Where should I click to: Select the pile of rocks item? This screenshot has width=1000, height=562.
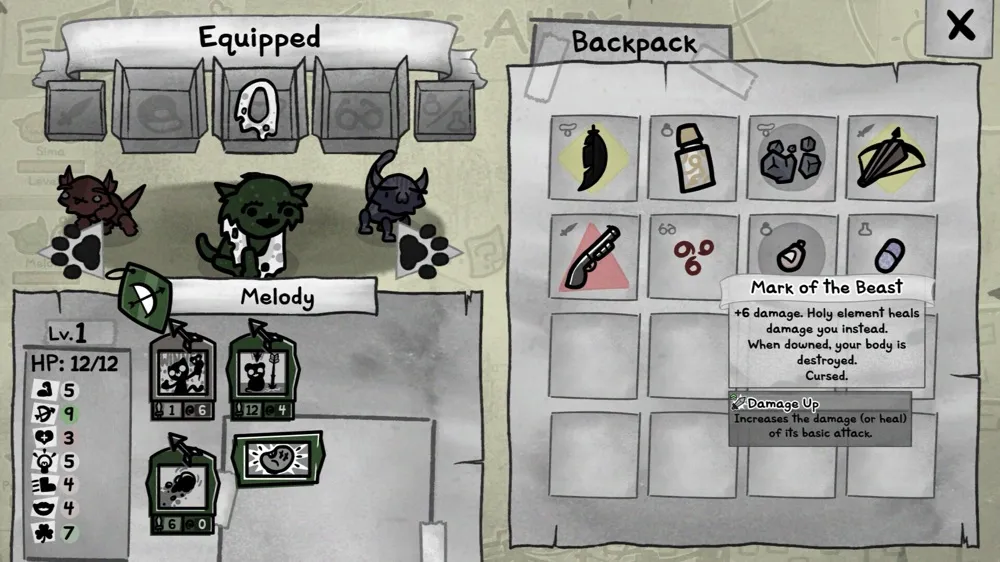792,158
